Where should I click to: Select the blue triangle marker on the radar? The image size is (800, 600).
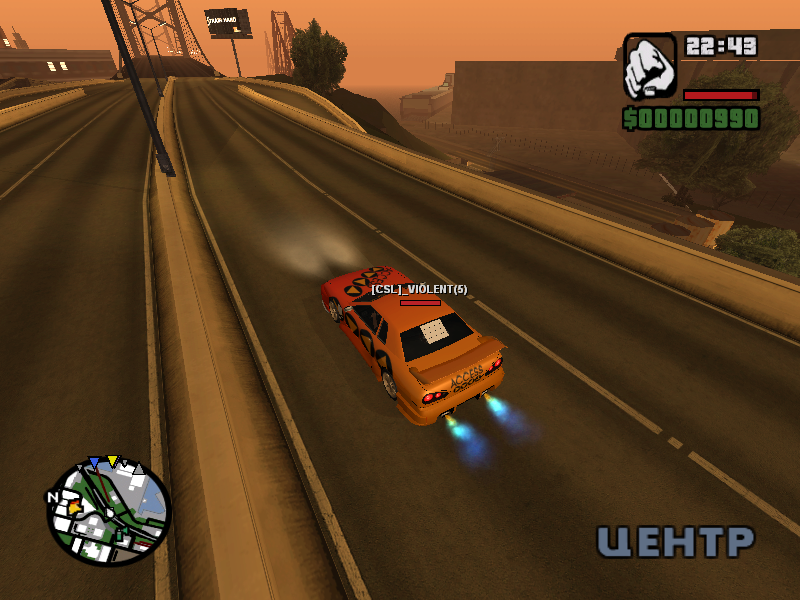click(x=94, y=463)
